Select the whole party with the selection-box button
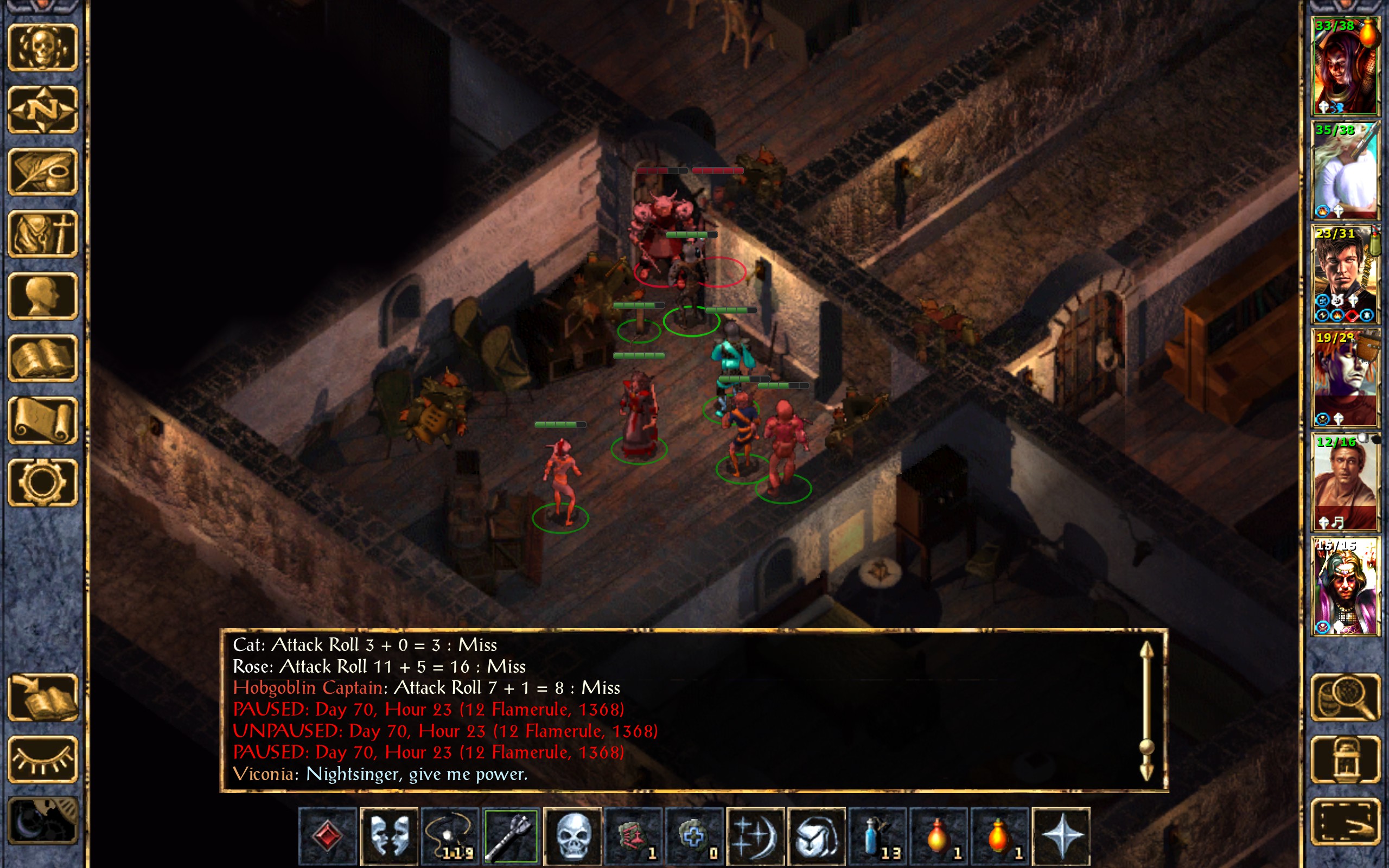This screenshot has width=1389, height=868. click(x=1346, y=821)
